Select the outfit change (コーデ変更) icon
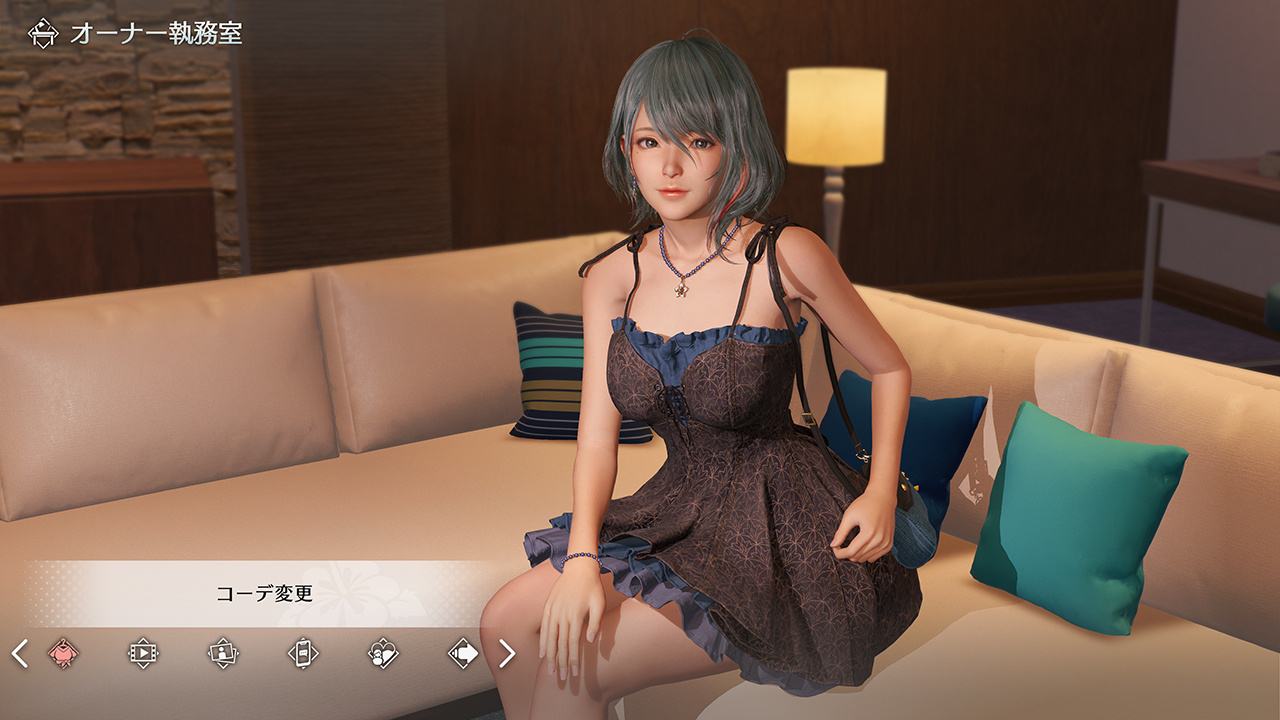 (63, 654)
